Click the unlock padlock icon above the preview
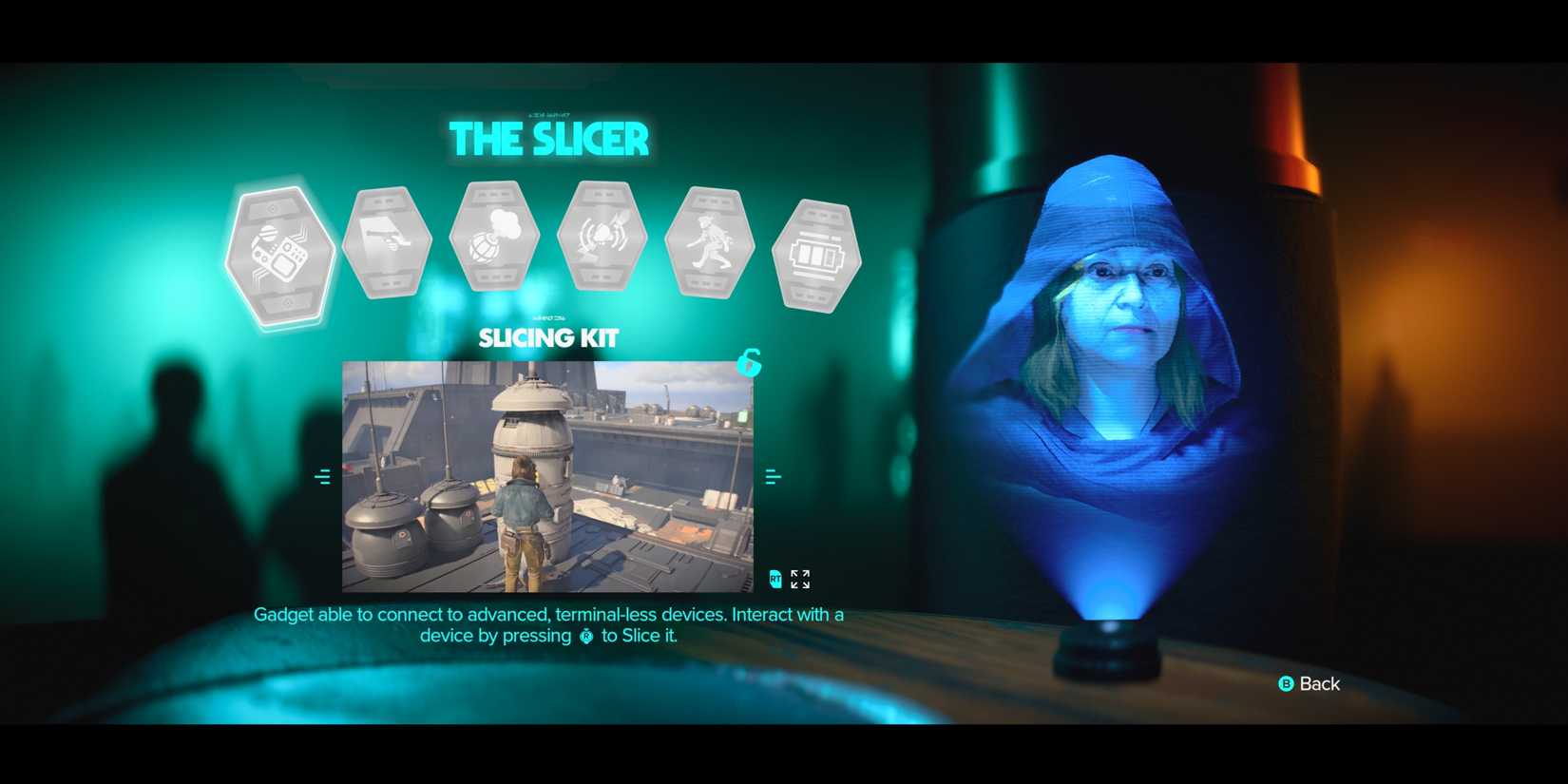 749,365
